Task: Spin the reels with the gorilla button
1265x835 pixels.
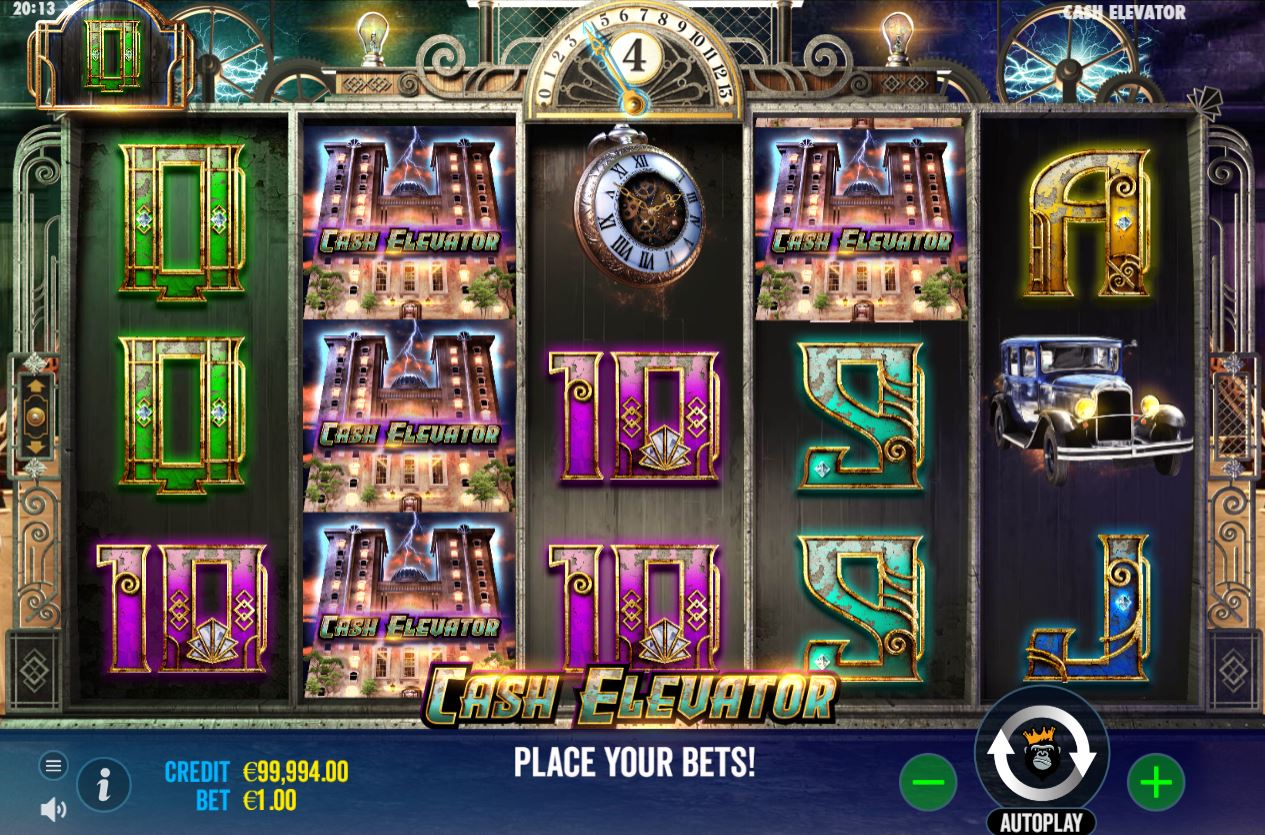Action: (1041, 755)
